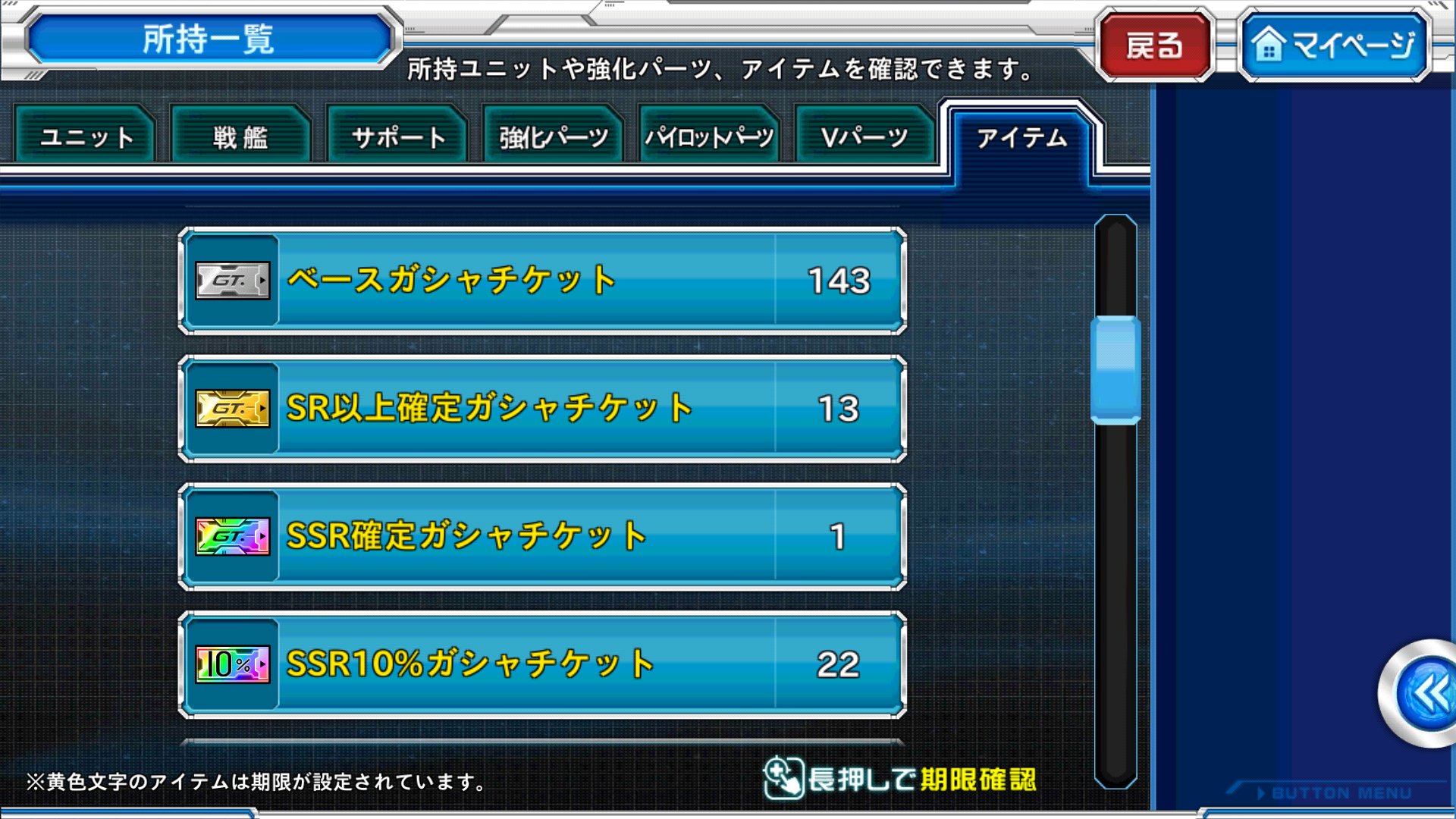The image size is (1456, 819).
Task: Select the パイロットパーツ tab
Action: (709, 137)
